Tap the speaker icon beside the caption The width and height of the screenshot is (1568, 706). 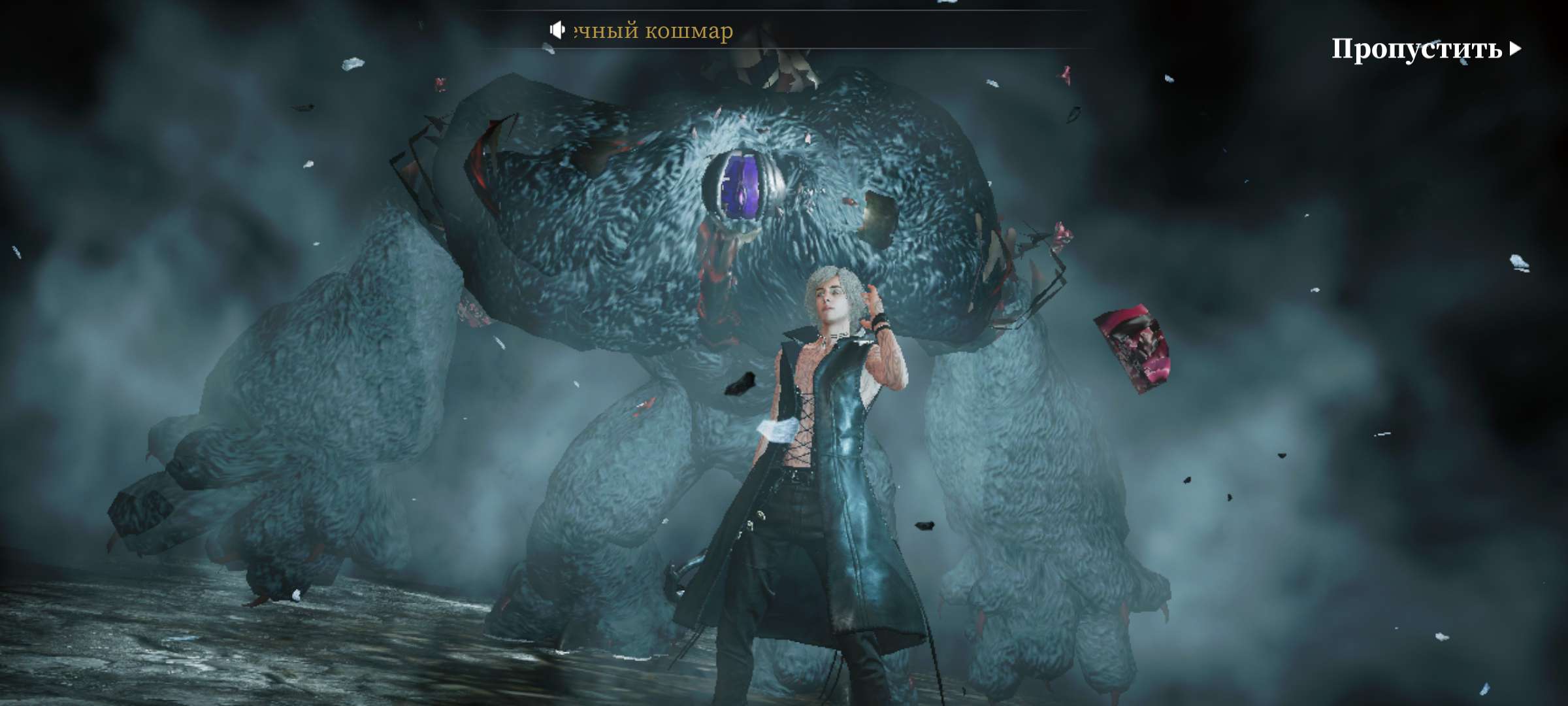click(557, 30)
